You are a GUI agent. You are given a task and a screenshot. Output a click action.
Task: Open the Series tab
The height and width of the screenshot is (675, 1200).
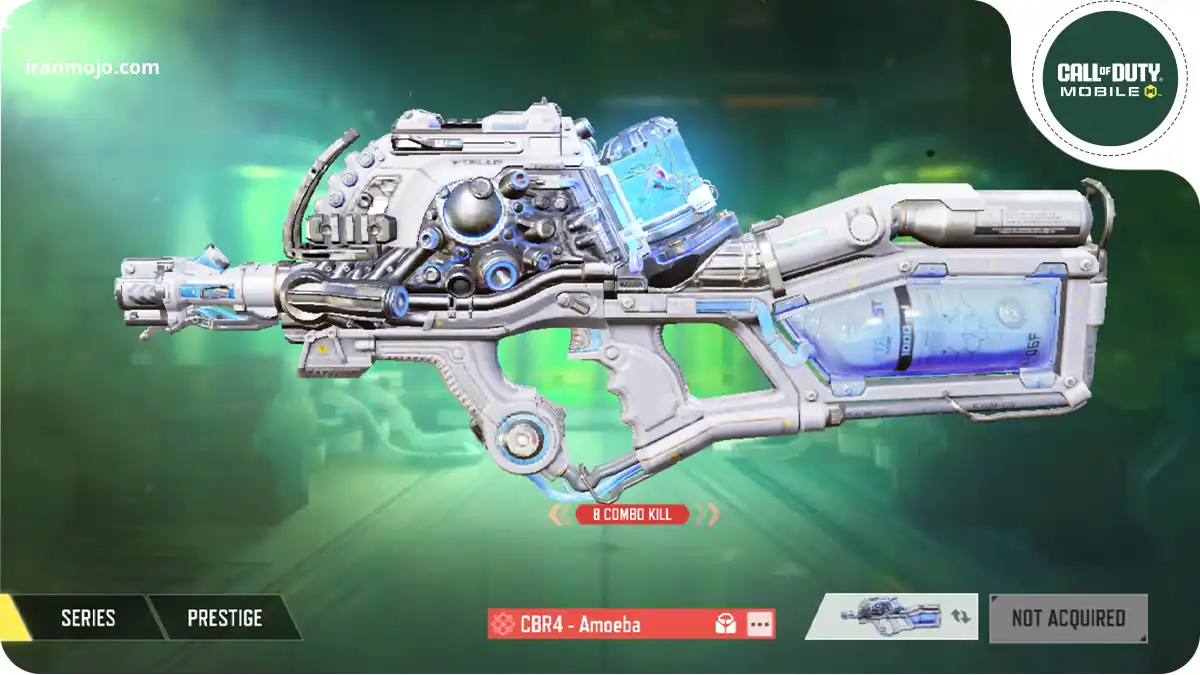click(88, 618)
